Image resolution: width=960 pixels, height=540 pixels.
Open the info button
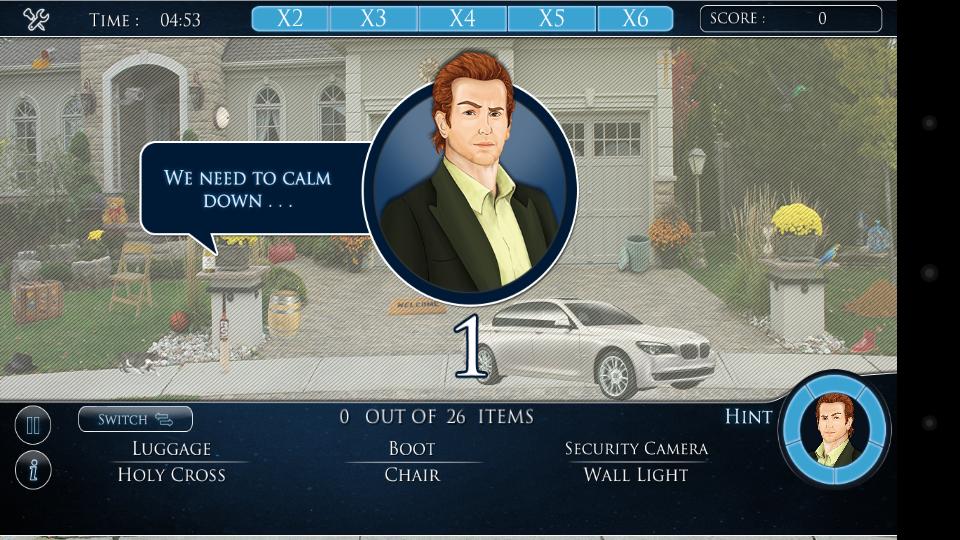pos(33,470)
